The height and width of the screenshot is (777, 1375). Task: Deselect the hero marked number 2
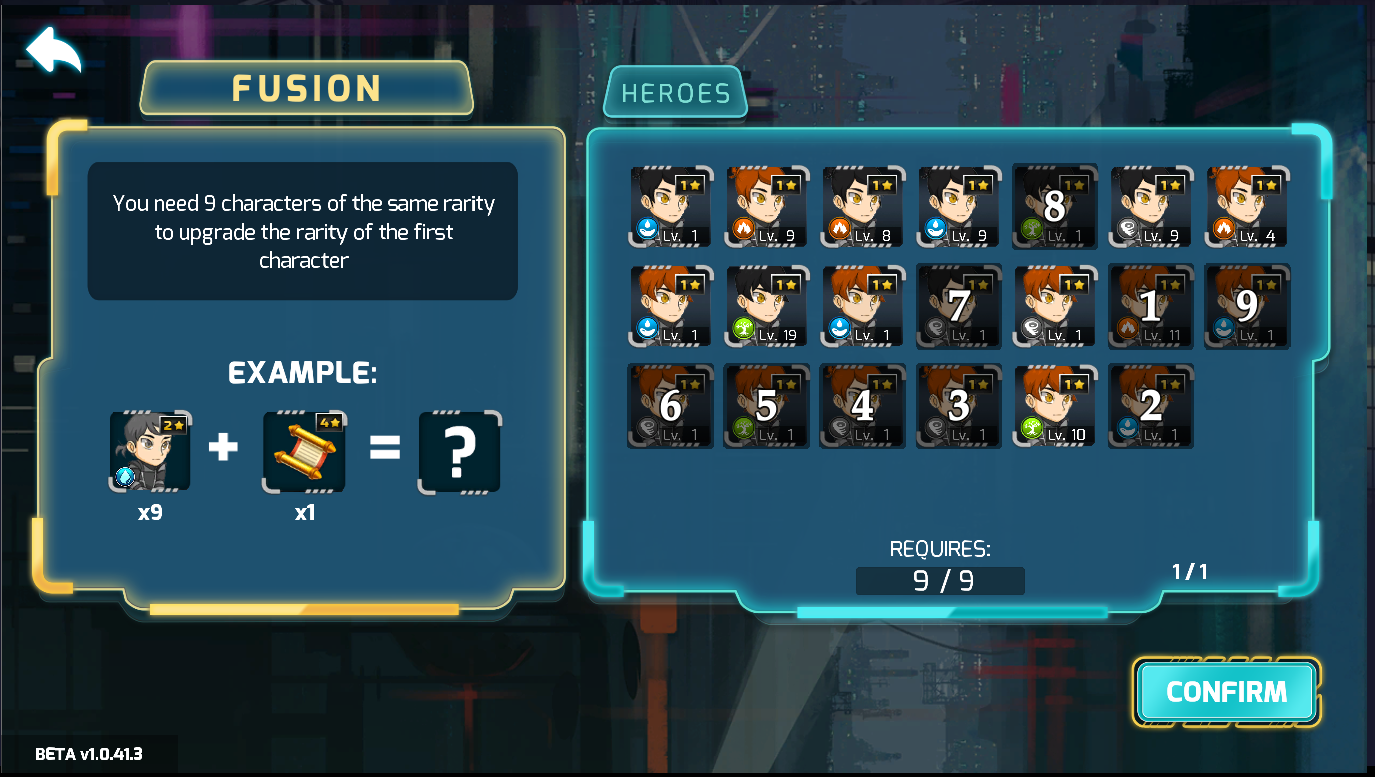[1151, 405]
